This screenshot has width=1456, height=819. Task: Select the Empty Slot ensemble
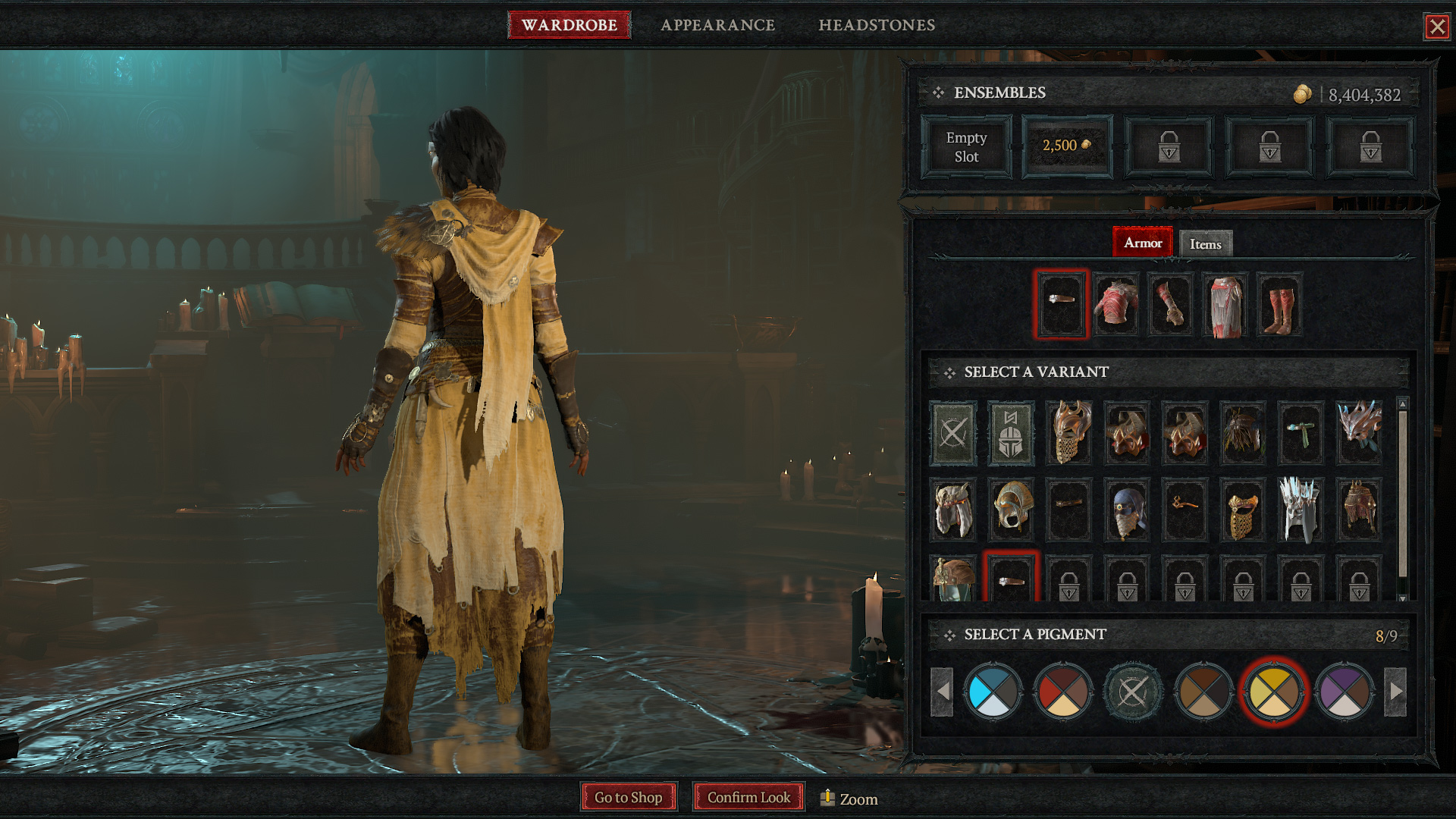pos(966,147)
